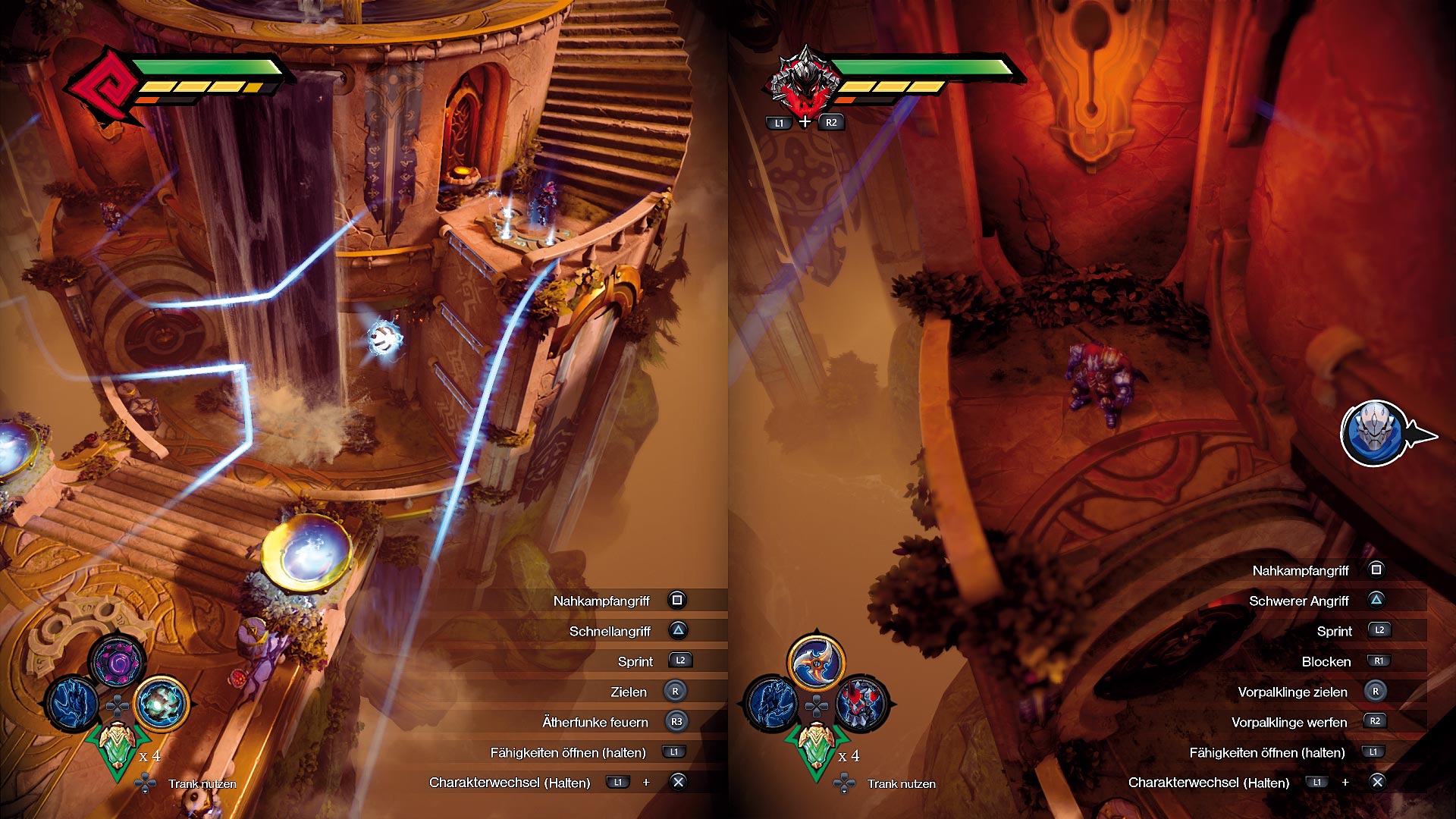Viewport: 1456px width, 819px height.
Task: Click the blue masked partner locator badge
Action: coord(1374,434)
